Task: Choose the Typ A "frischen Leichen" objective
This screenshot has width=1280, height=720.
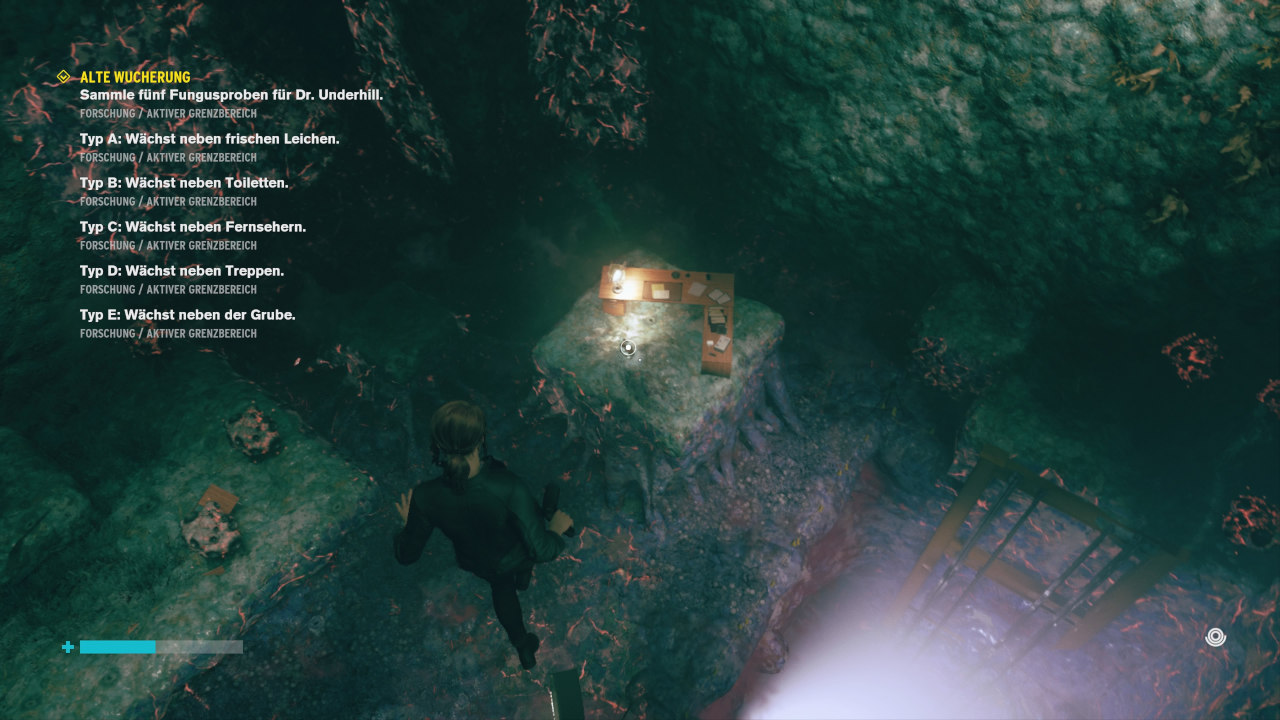Action: click(209, 139)
